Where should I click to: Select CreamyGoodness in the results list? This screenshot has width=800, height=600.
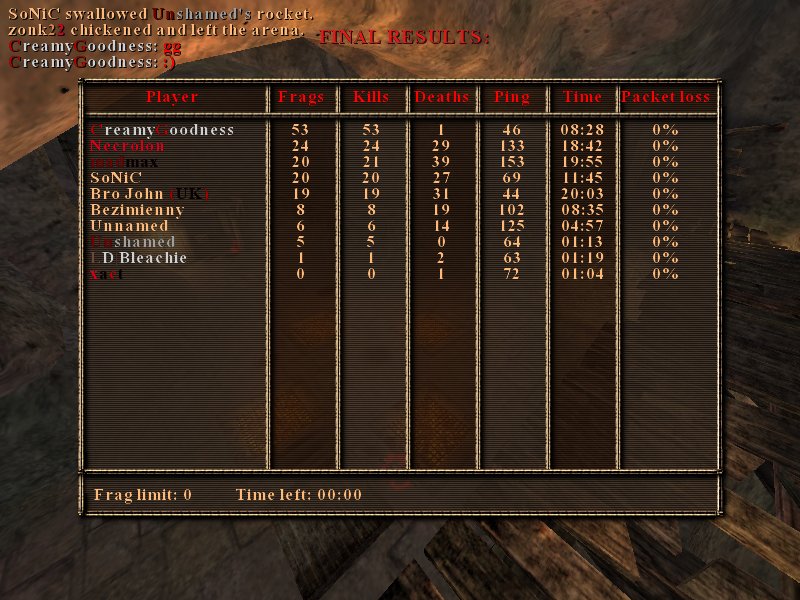[162, 130]
